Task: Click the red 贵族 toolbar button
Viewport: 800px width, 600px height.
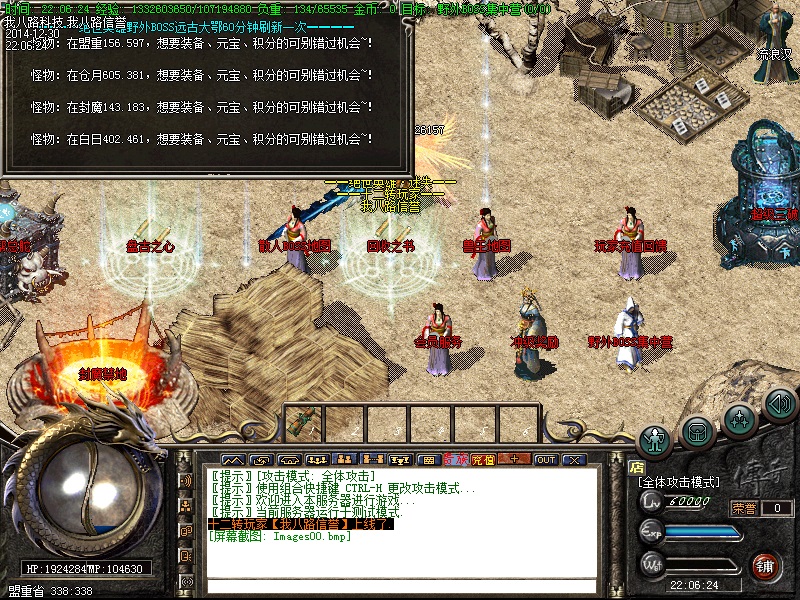Action: pyautogui.click(x=455, y=460)
